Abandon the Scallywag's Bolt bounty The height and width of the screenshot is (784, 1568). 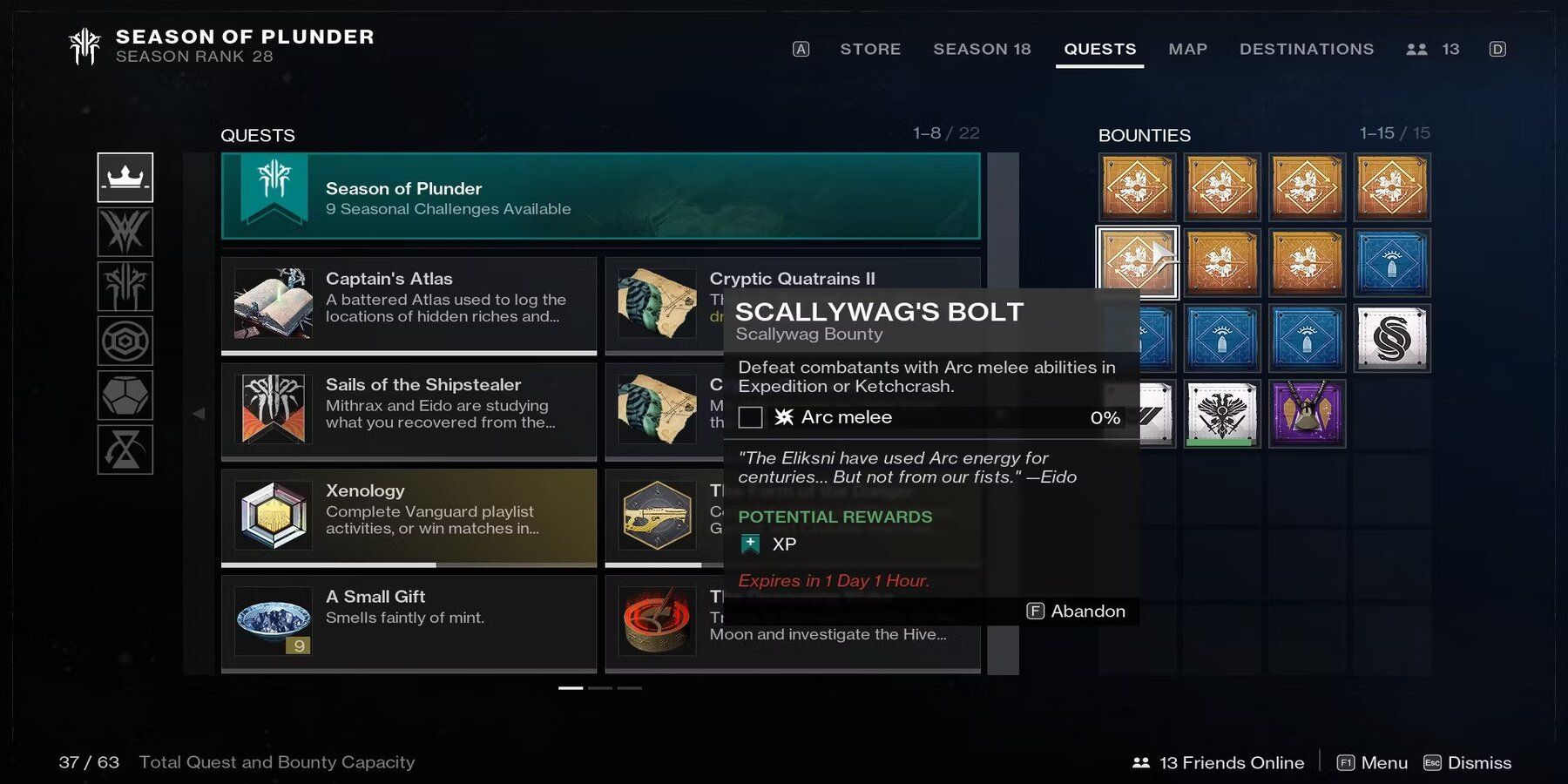pos(1077,611)
